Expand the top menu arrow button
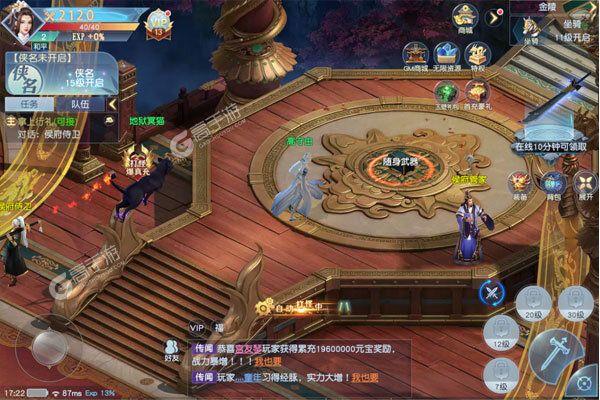600x400 pixels. click(493, 17)
